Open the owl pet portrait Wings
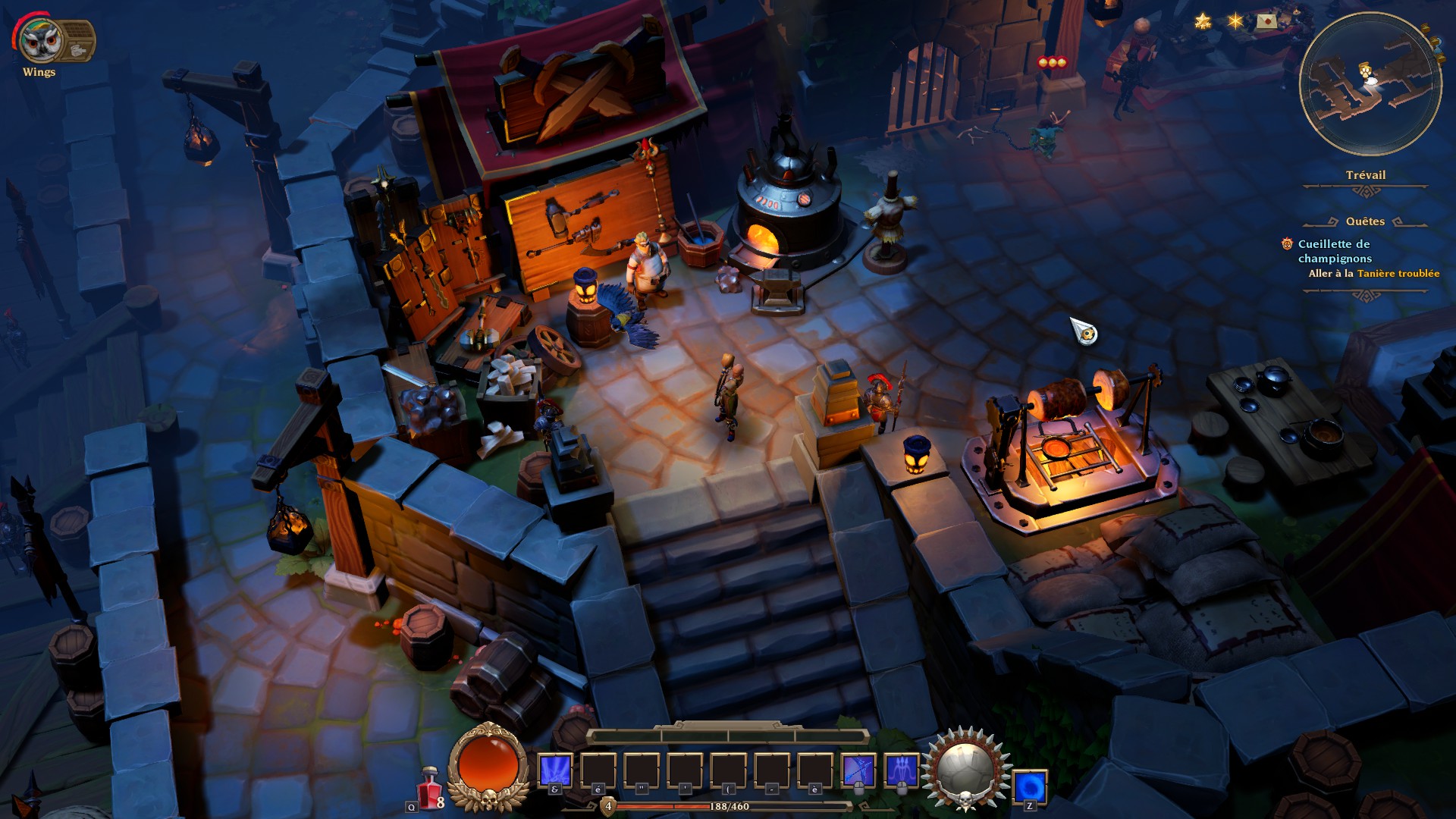This screenshot has height=819, width=1456. pyautogui.click(x=40, y=40)
